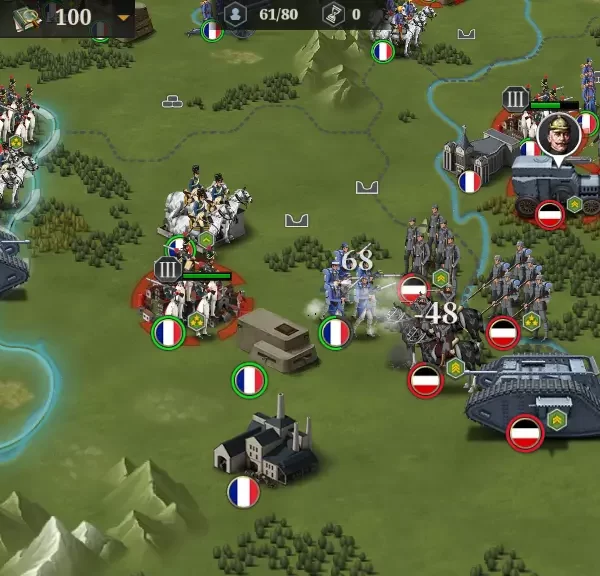Expand the orange resource dropdown arrow
The width and height of the screenshot is (600, 576).
pyautogui.click(x=123, y=17)
